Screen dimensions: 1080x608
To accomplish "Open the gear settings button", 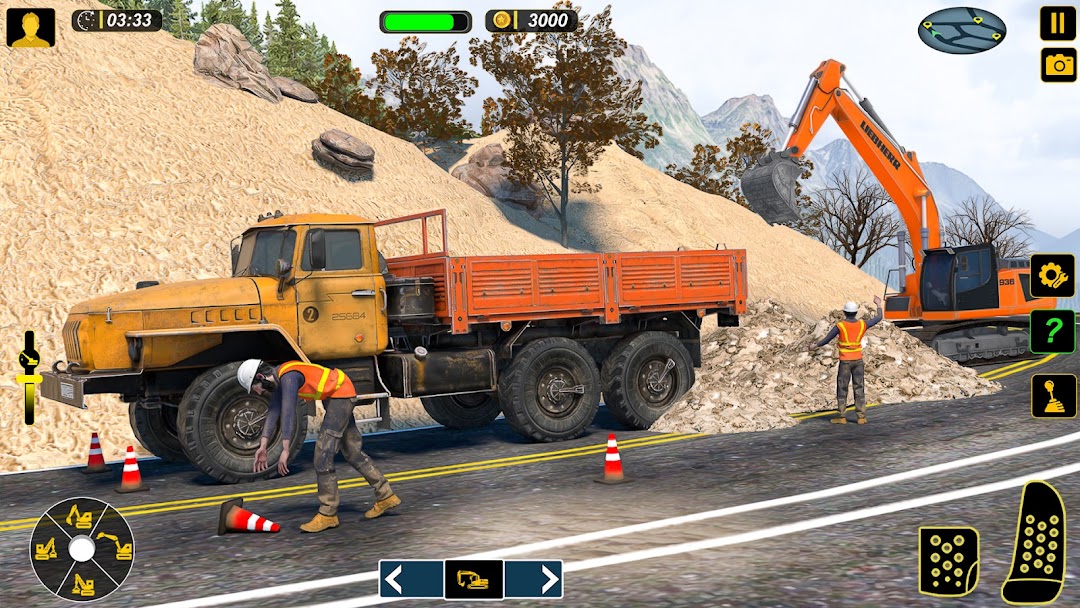I will point(1052,276).
